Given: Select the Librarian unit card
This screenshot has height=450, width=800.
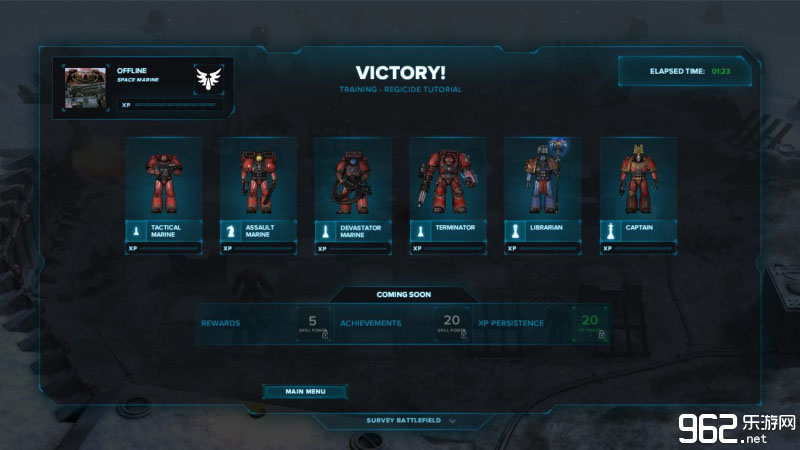Looking at the screenshot, I should pos(542,195).
